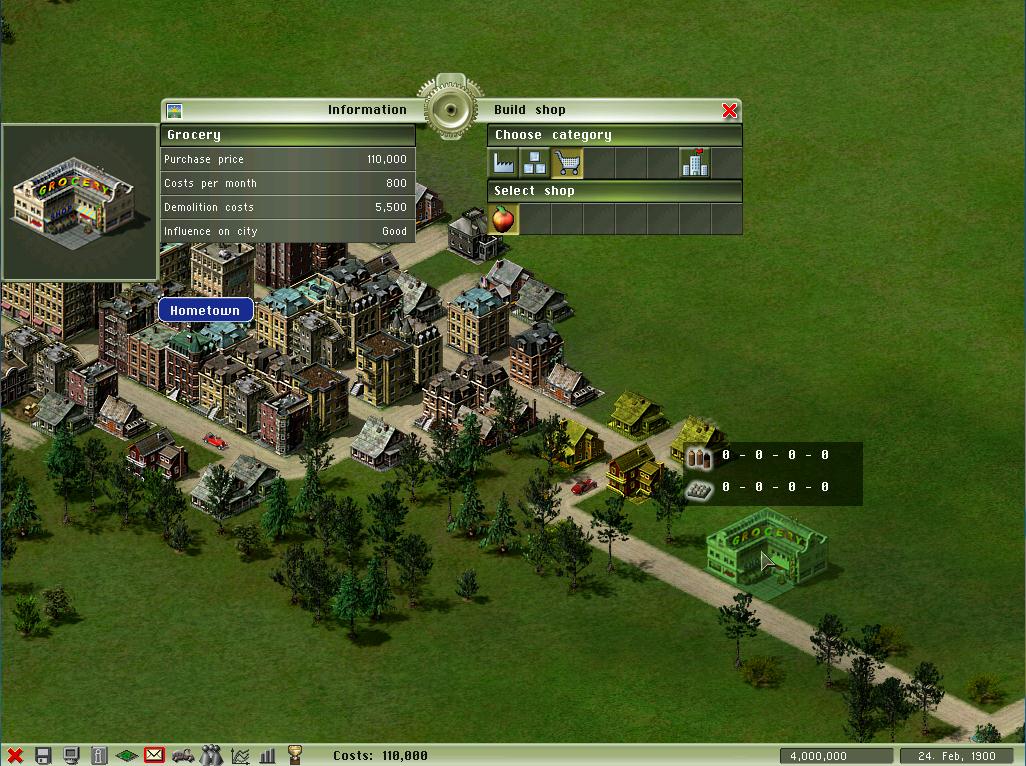The width and height of the screenshot is (1026, 766).
Task: Click the landscape picture icon beside Information
Action: pyautogui.click(x=174, y=110)
